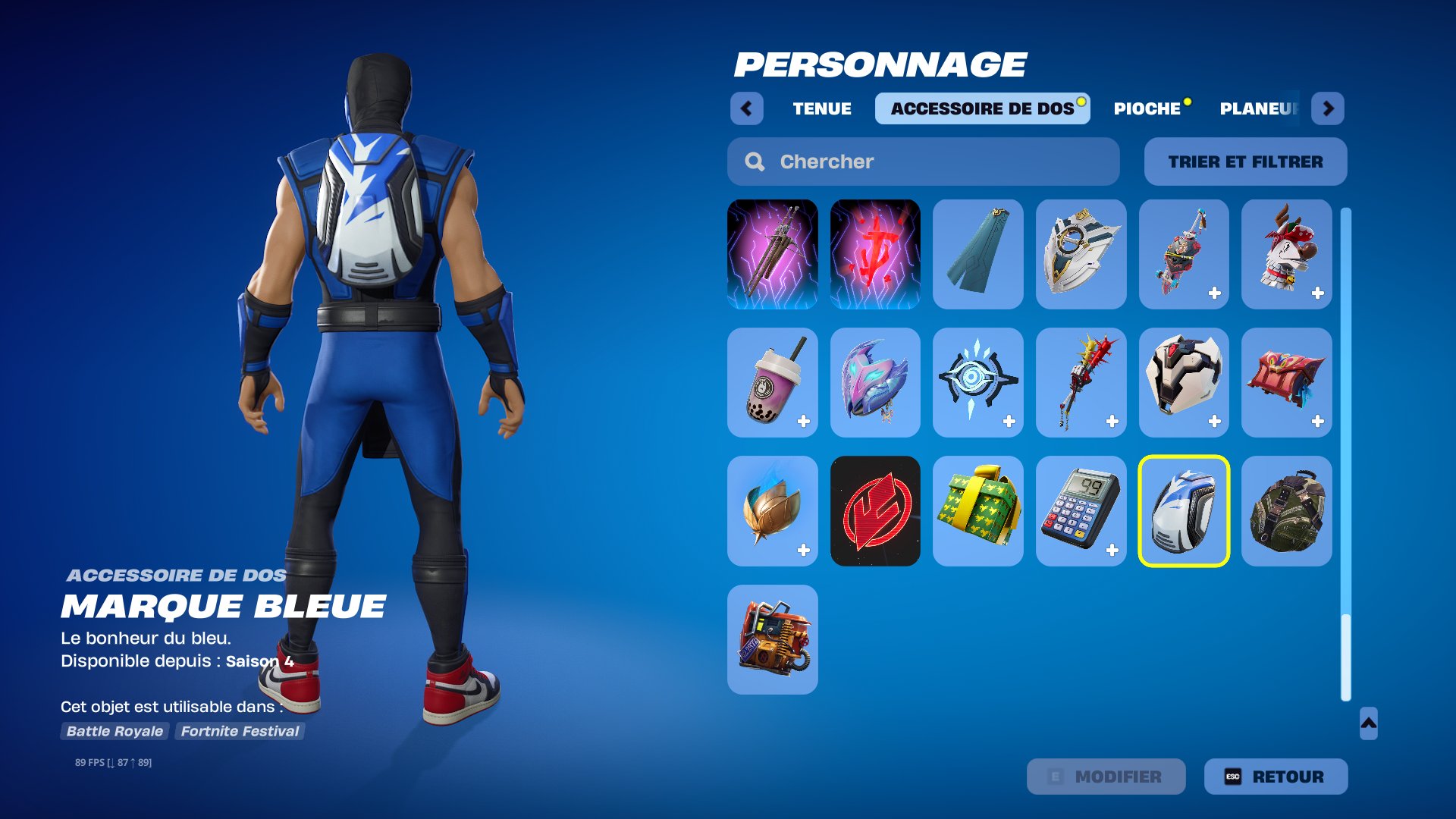The width and height of the screenshot is (1456, 819).
Task: Click the left chevron beside TENUE
Action: coord(747,108)
